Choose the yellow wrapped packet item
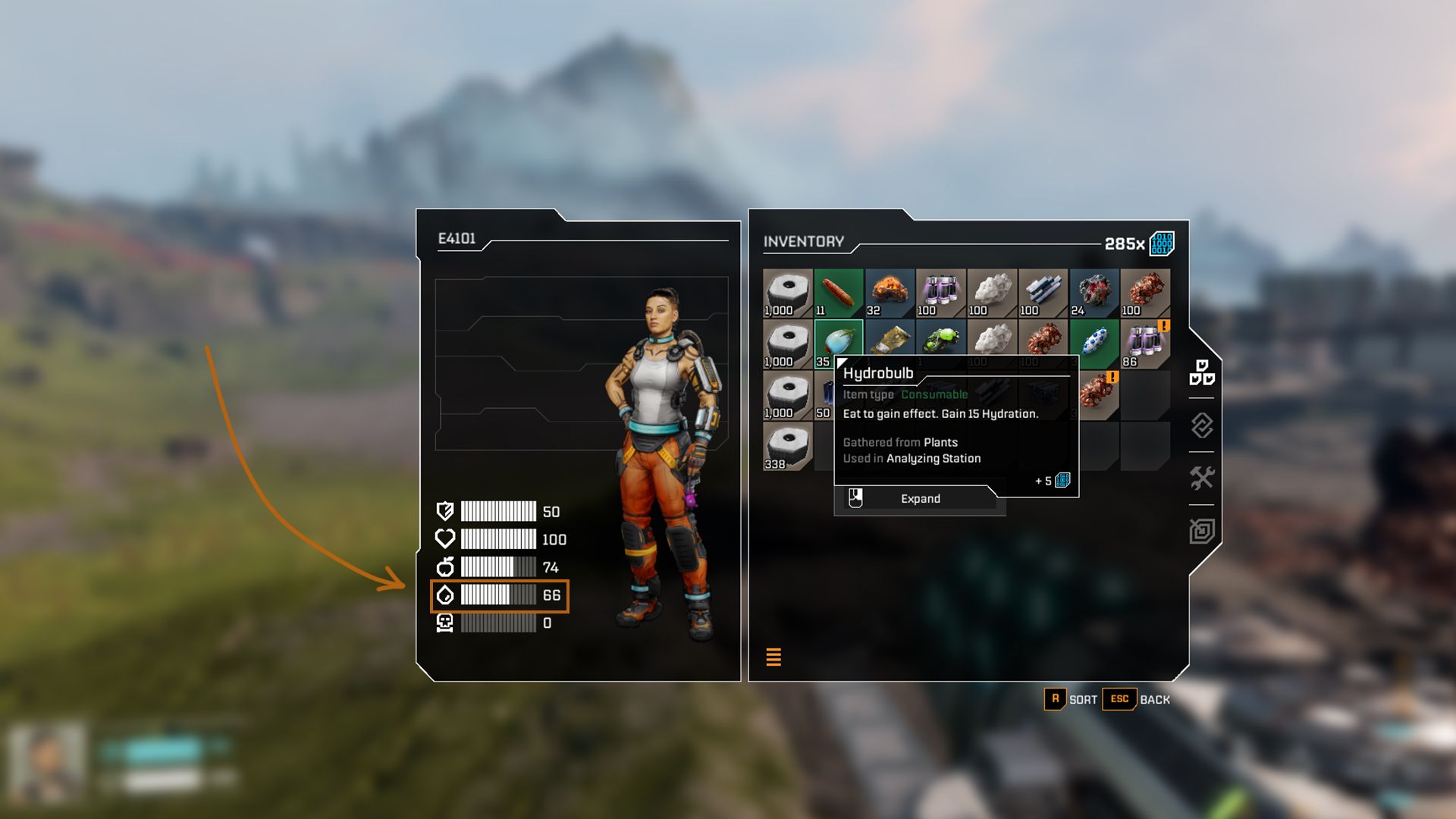 [x=890, y=338]
